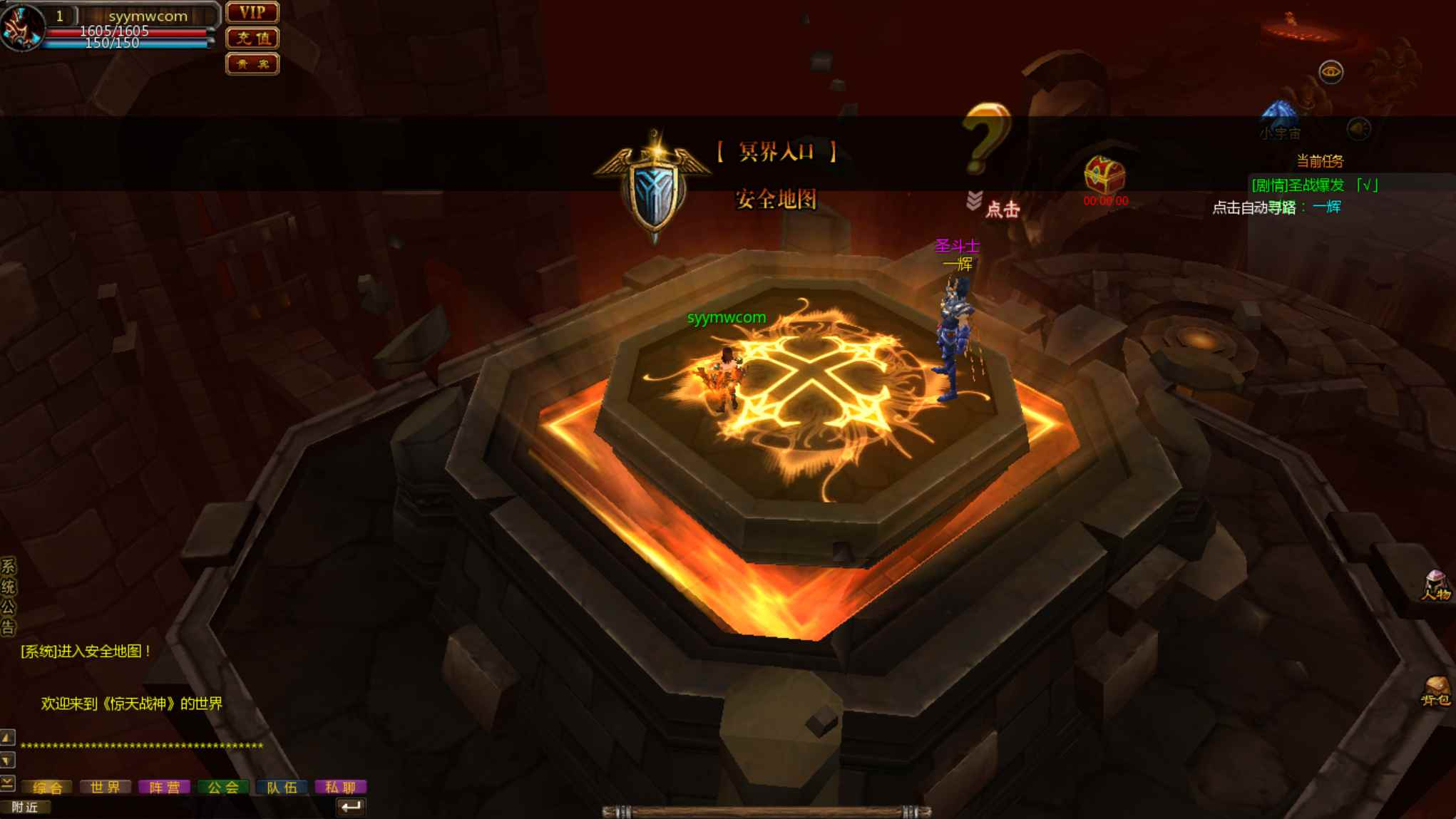Click the golden question mark help icon
1456x819 pixels.
(x=988, y=138)
